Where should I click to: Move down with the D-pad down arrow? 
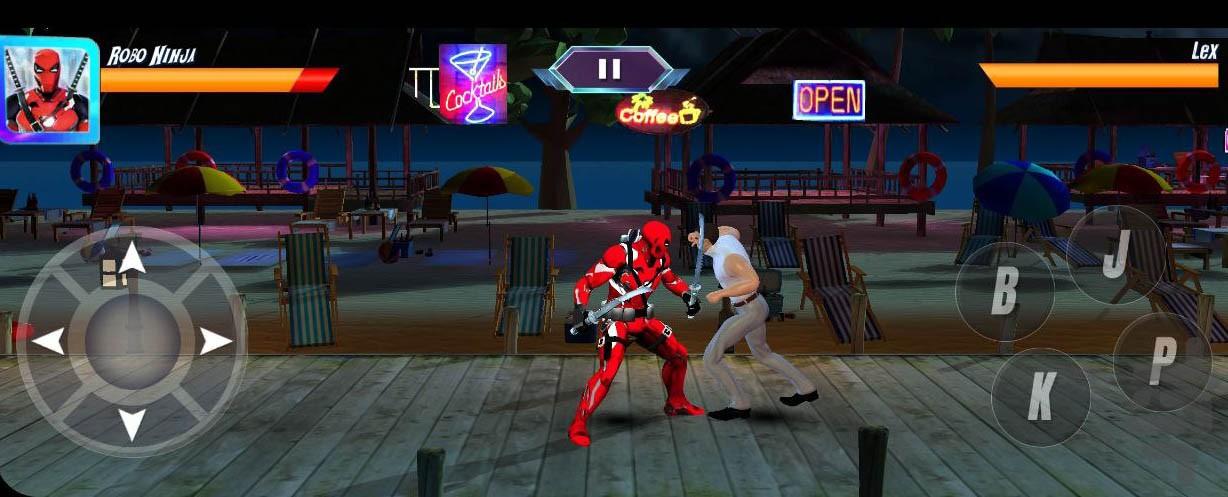point(133,424)
